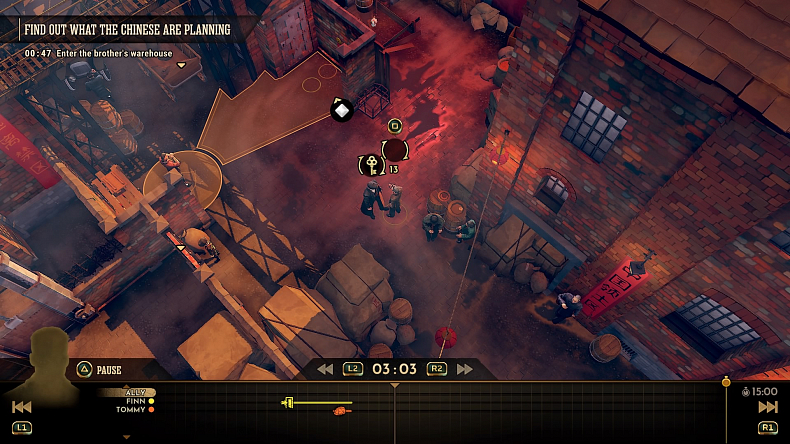This screenshot has width=790, height=444.
Task: Click Finn's yellow action marker on the timeline
Action: (x=288, y=402)
